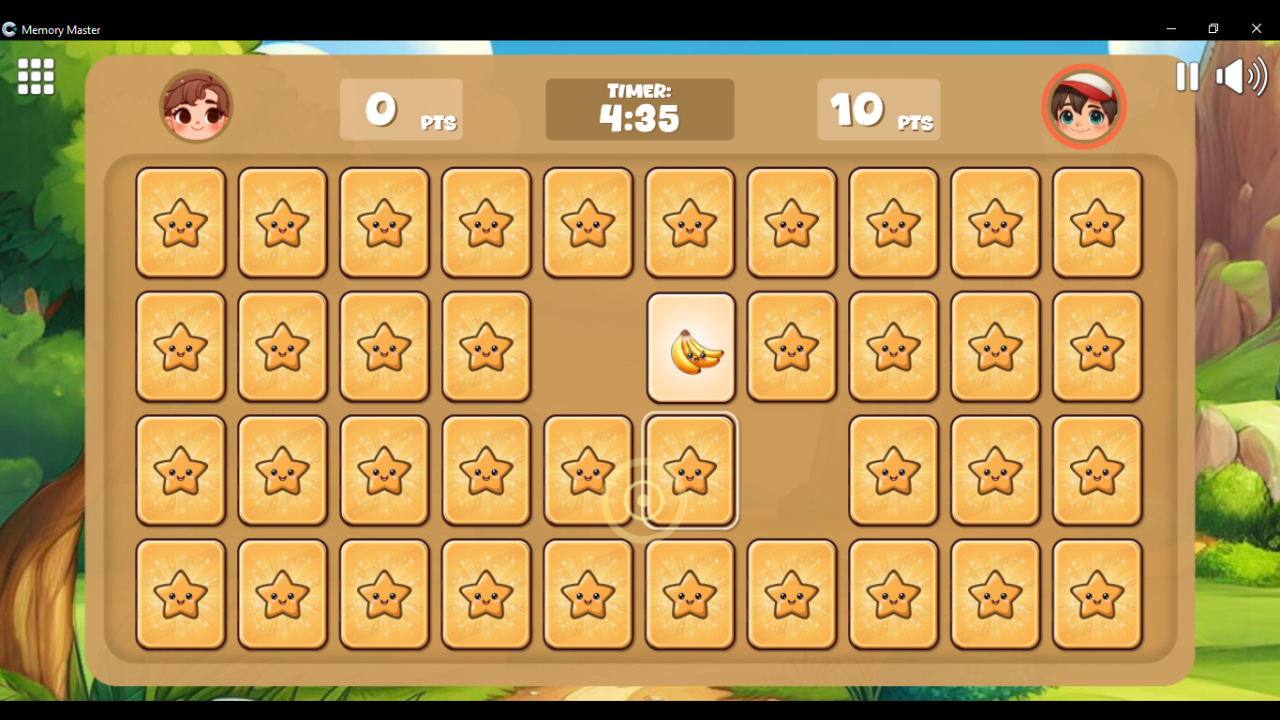Click the TIMER display showing 4:35

point(640,109)
